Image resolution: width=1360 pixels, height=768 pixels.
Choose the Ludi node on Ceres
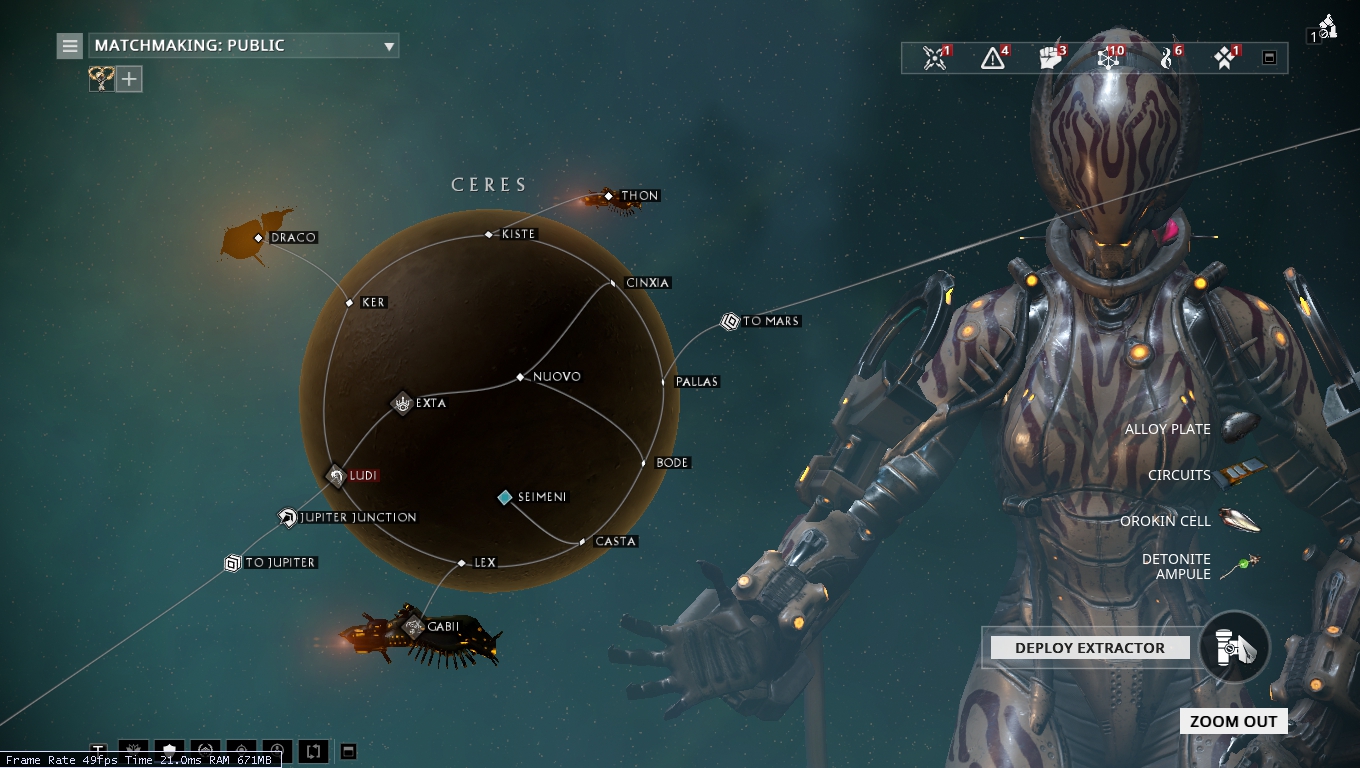click(x=337, y=476)
